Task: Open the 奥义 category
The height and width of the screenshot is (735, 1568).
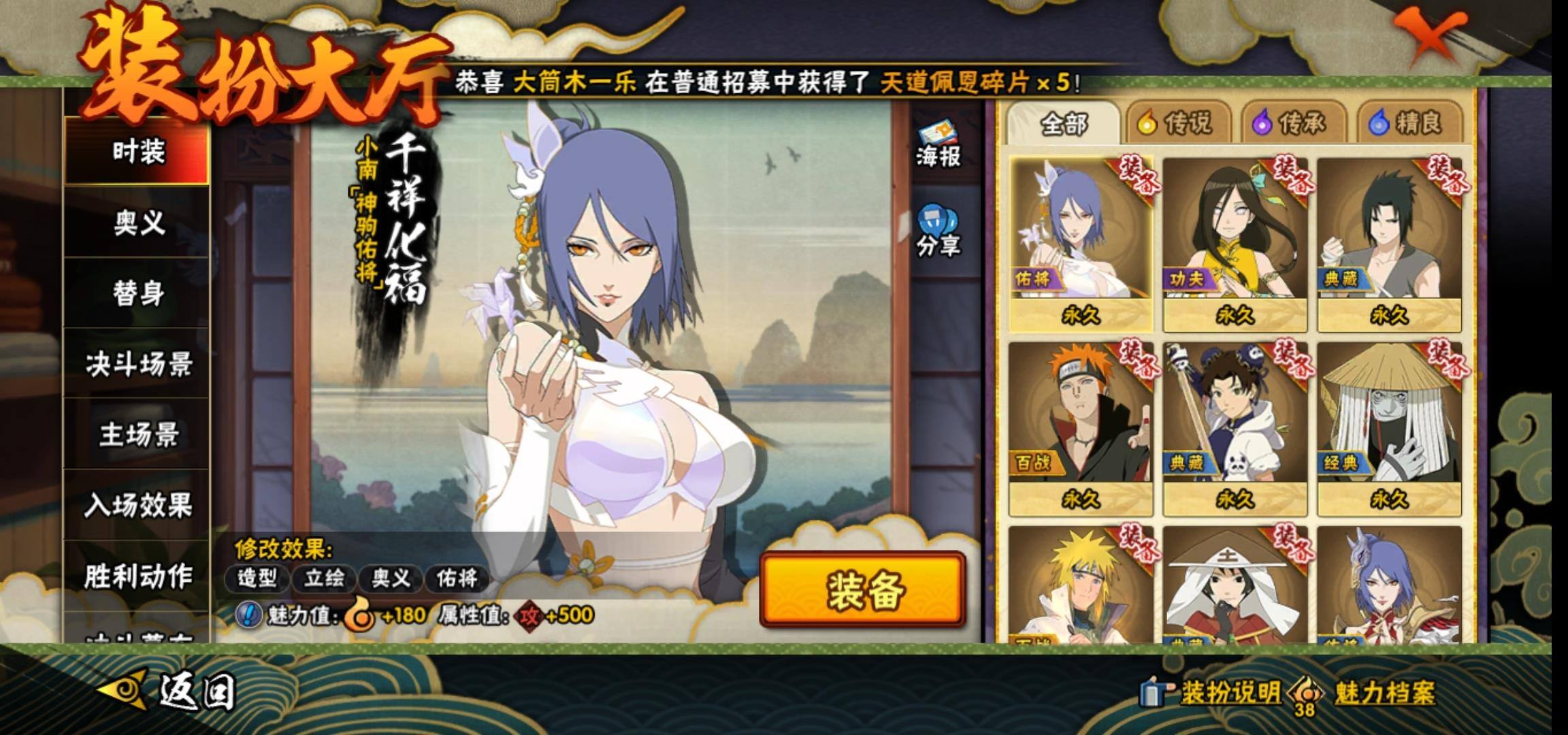Action: pos(138,223)
